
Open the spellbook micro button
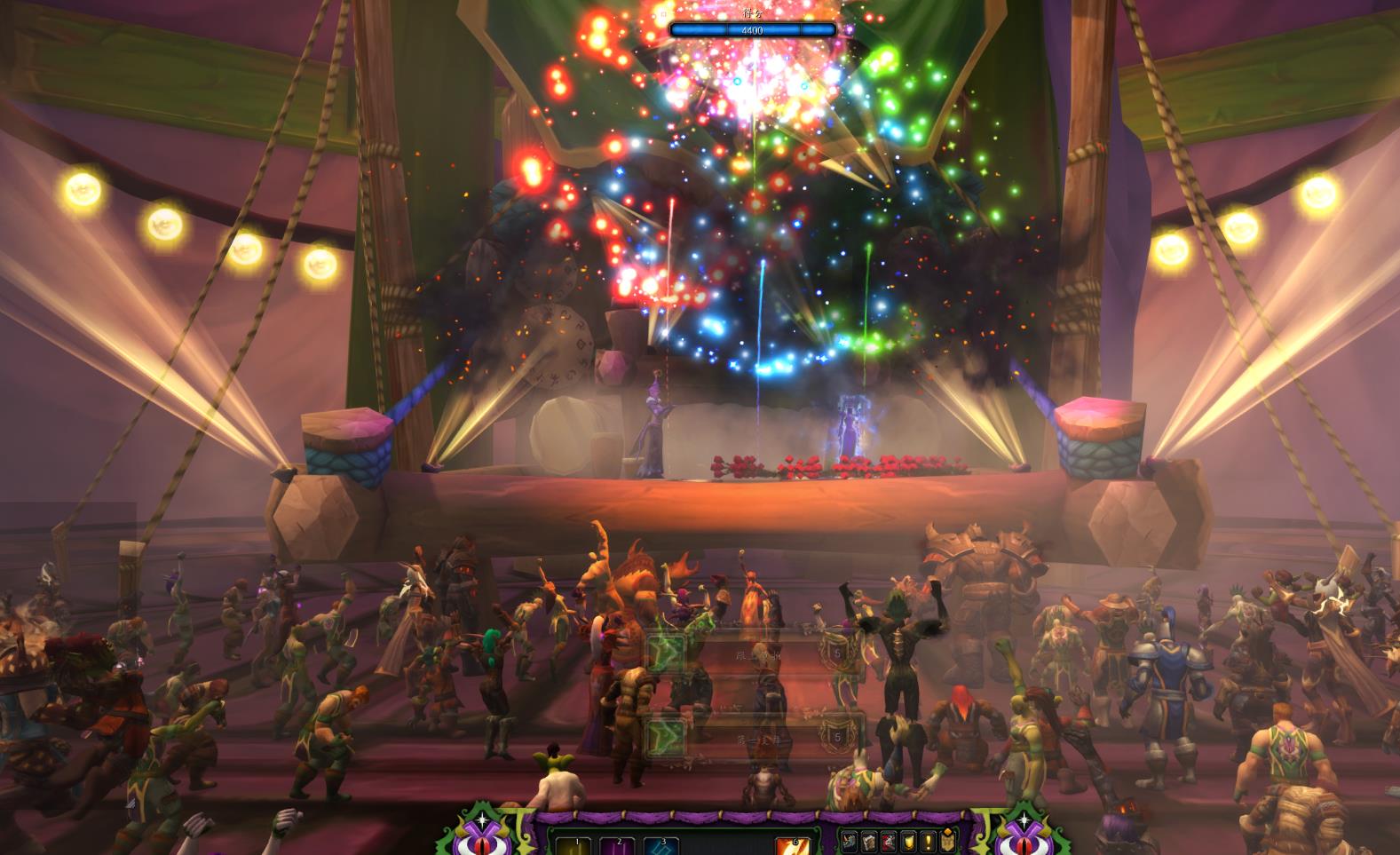tap(869, 841)
